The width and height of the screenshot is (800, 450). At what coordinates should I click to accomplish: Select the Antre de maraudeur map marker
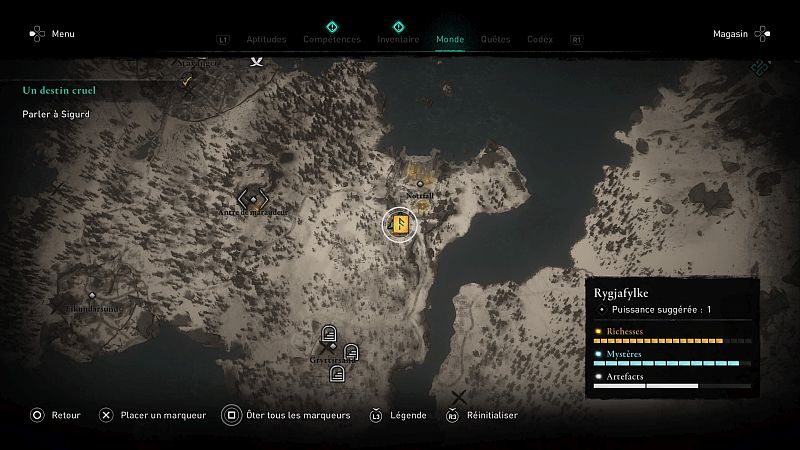pos(252,199)
